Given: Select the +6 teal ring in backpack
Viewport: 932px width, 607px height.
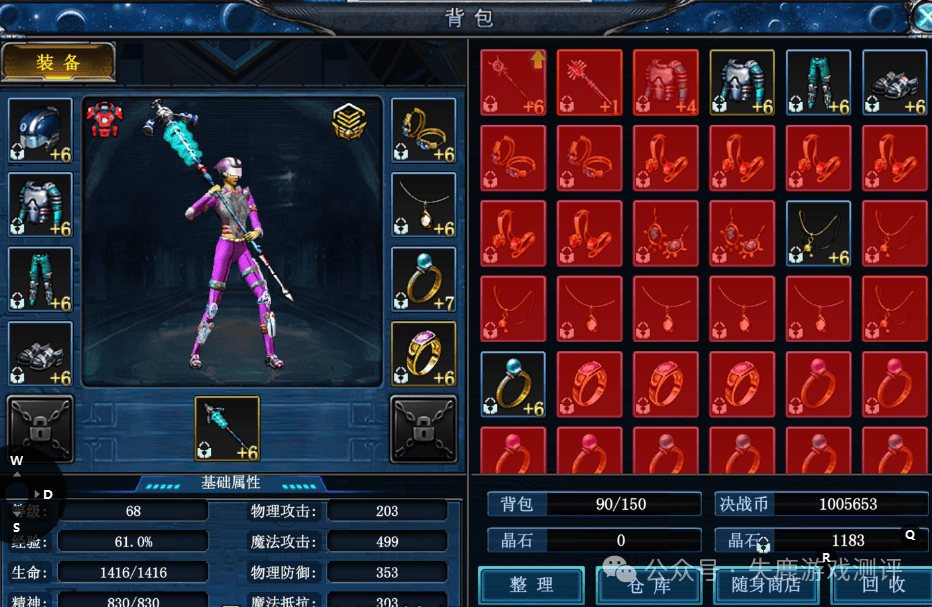Looking at the screenshot, I should [x=514, y=385].
